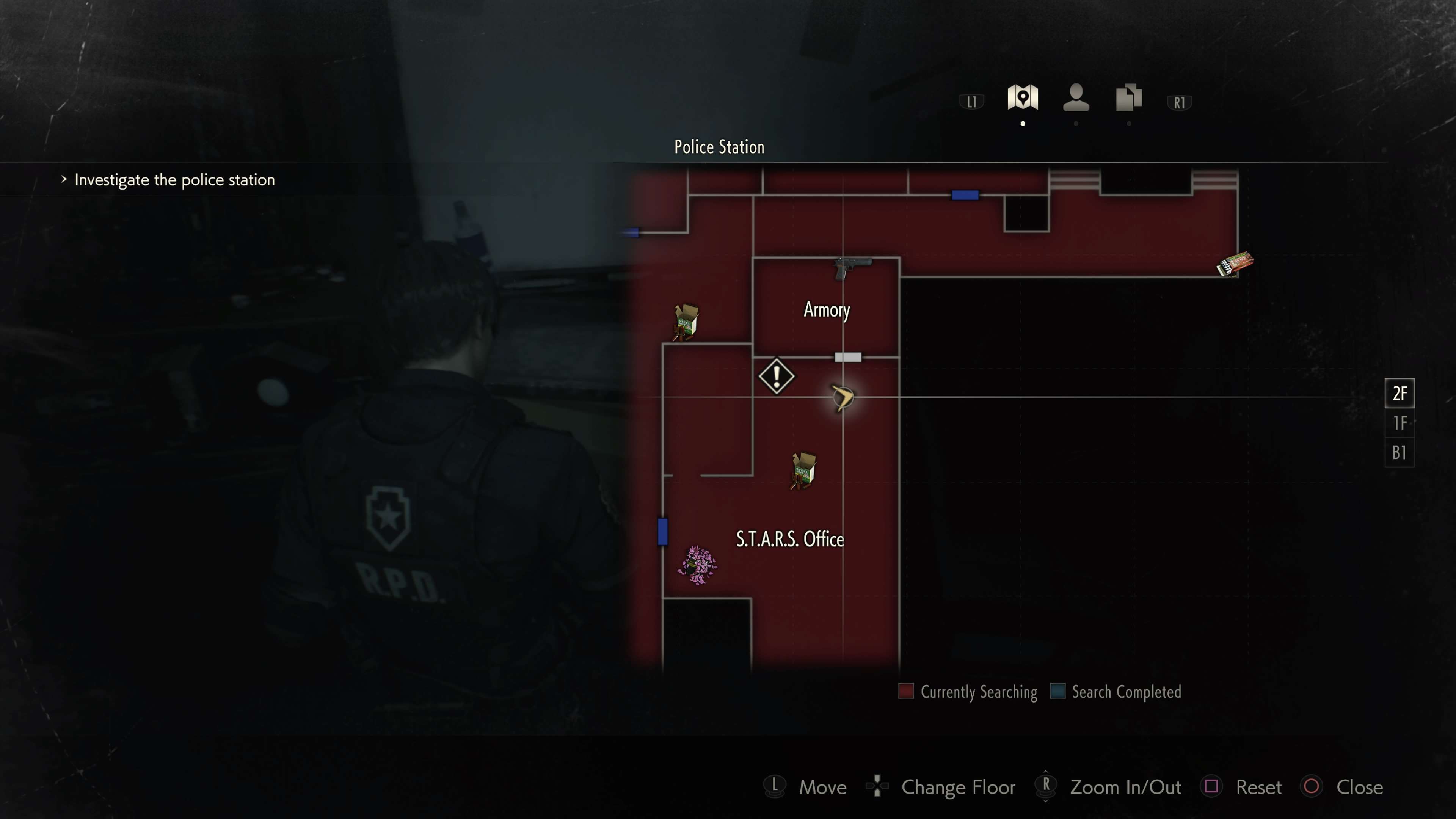Image resolution: width=1456 pixels, height=819 pixels.
Task: Select floor 2F in the floor list
Action: [1400, 394]
